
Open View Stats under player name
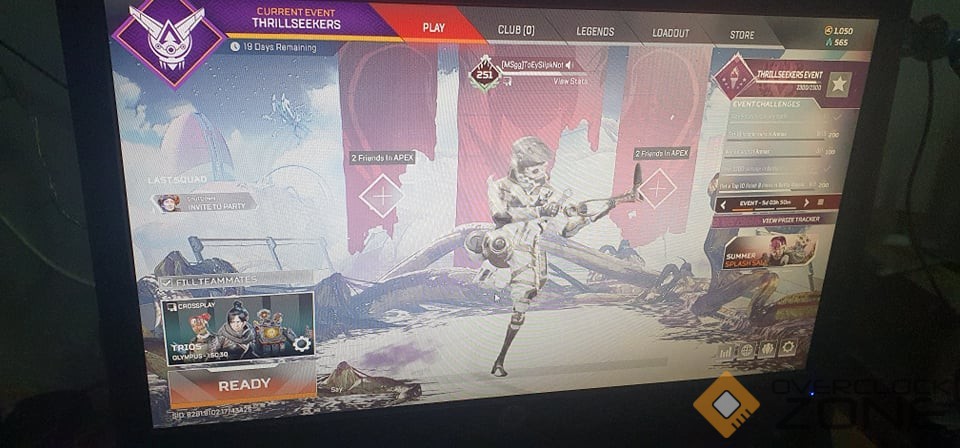click(569, 80)
